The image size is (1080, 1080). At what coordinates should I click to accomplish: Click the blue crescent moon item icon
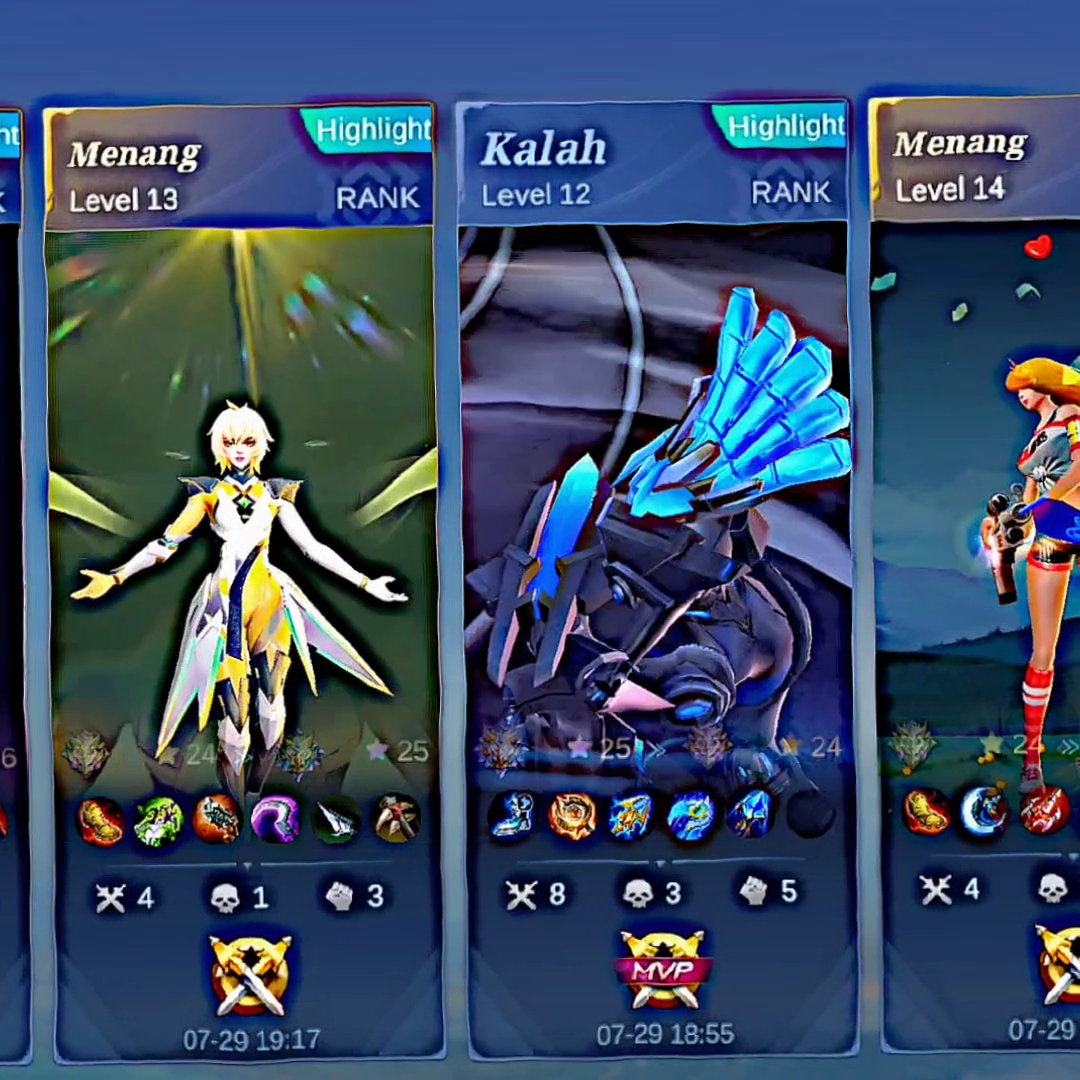[984, 811]
